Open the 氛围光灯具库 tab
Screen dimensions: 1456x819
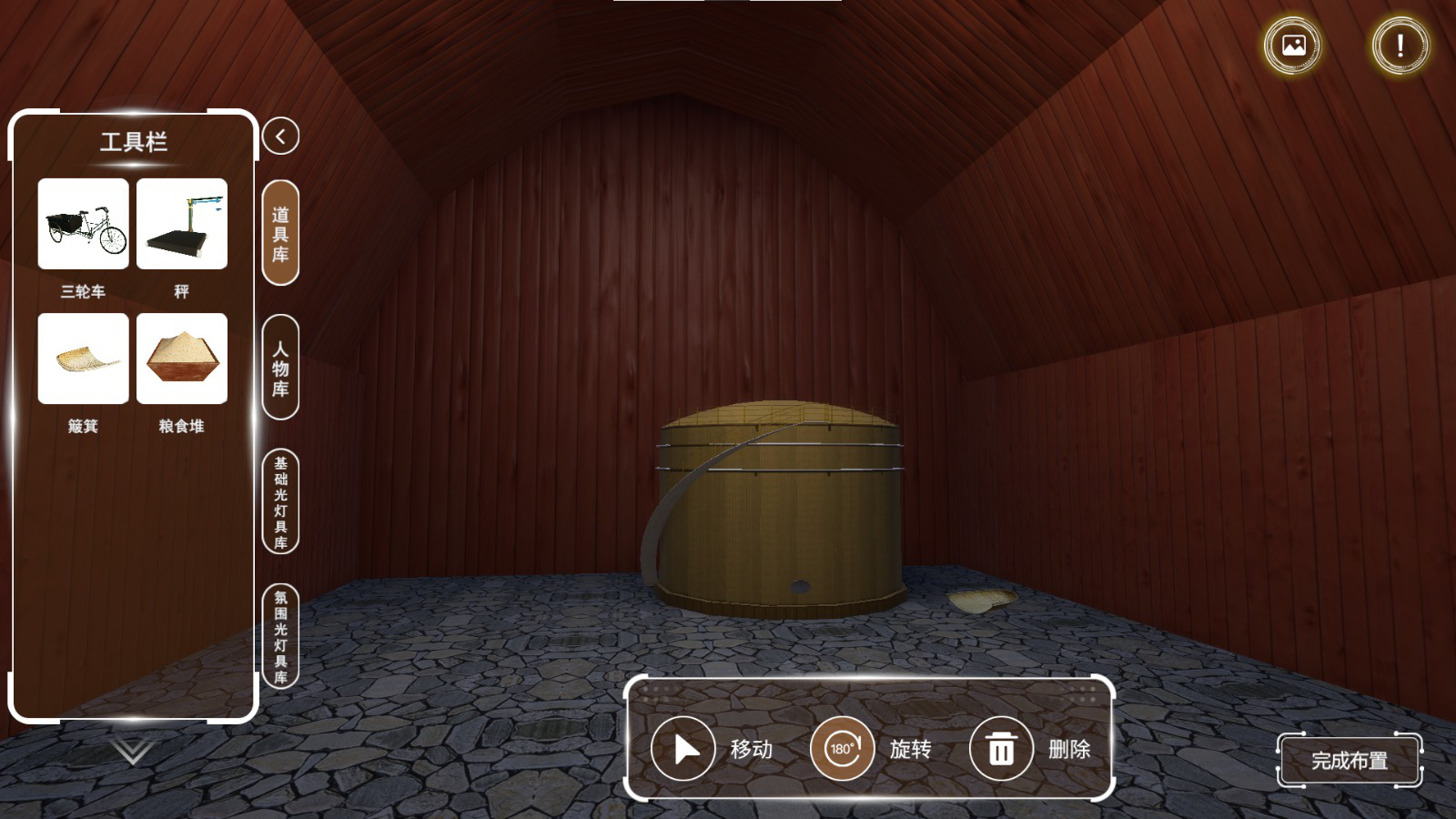pyautogui.click(x=280, y=636)
